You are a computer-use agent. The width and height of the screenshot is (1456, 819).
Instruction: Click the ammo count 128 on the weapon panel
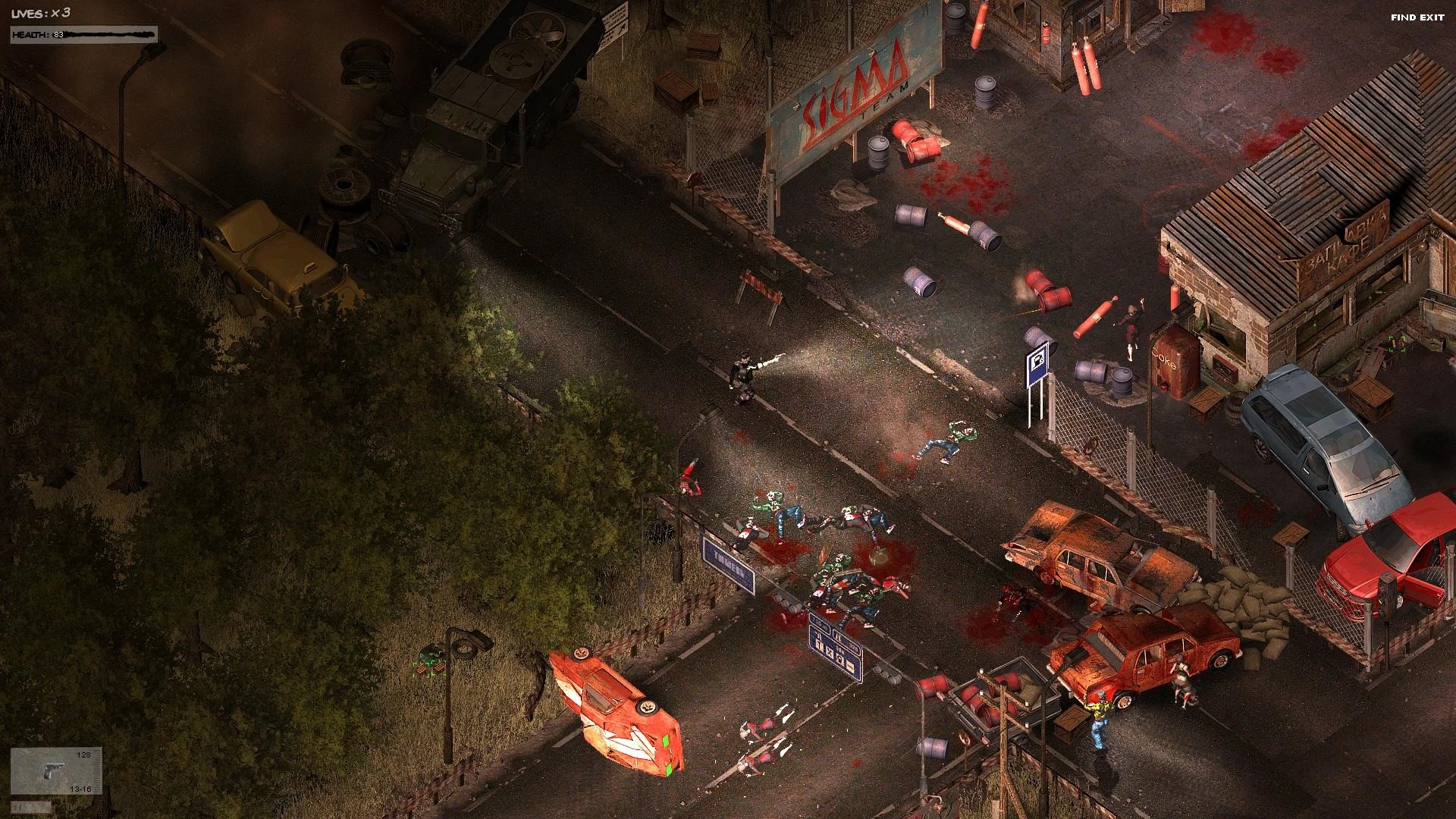82,755
